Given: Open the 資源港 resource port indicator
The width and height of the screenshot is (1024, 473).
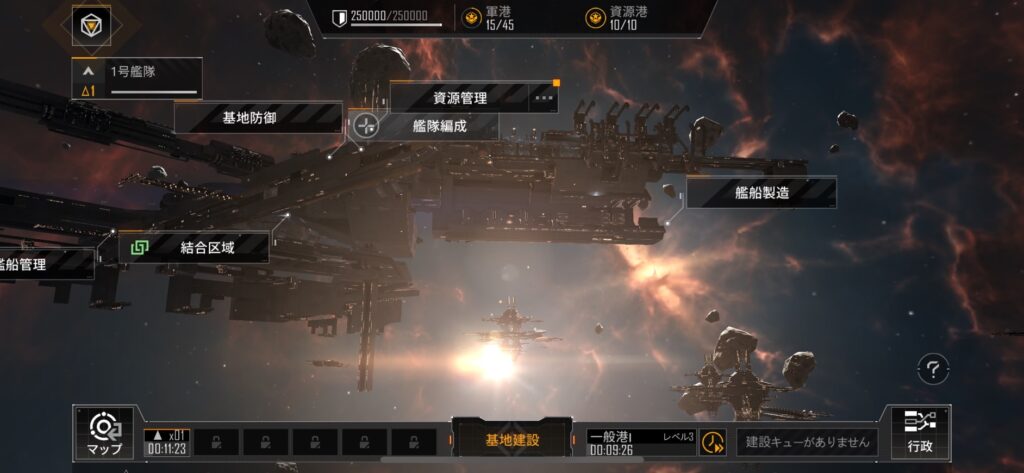Looking at the screenshot, I should click(611, 17).
